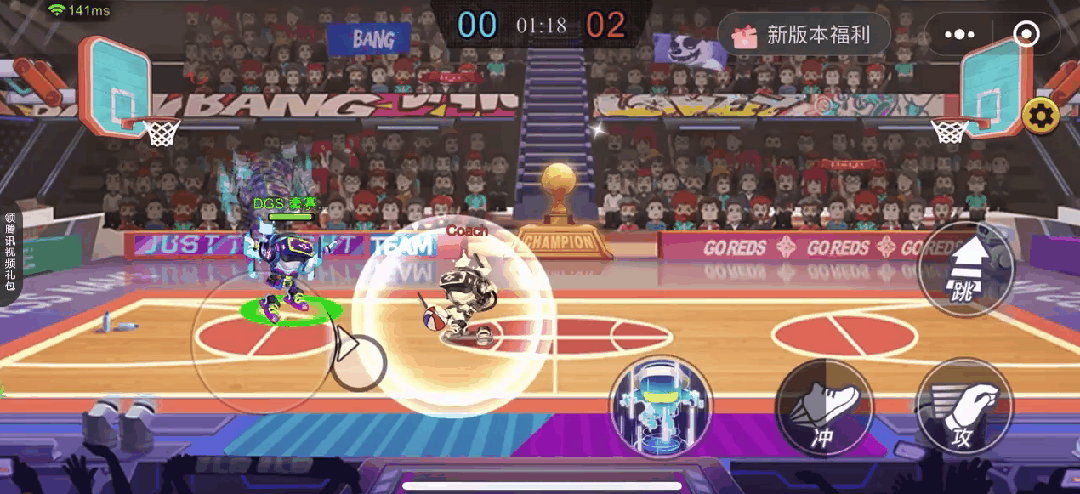Open the gear settings icon
Screen dimensions: 1080x494
(1042, 117)
